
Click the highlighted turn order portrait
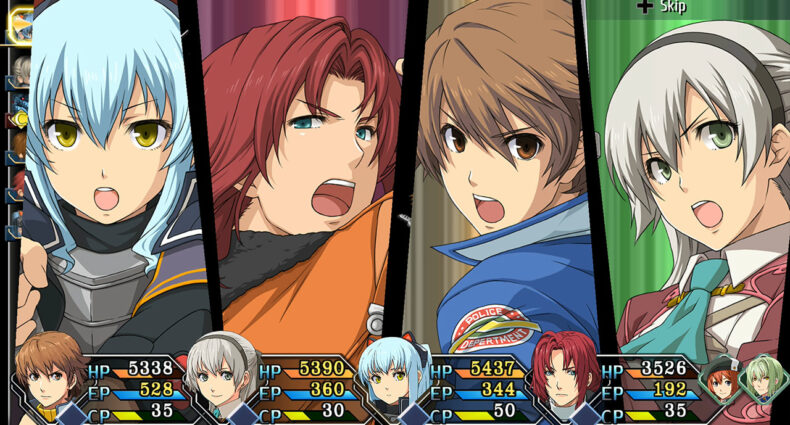click(x=21, y=25)
